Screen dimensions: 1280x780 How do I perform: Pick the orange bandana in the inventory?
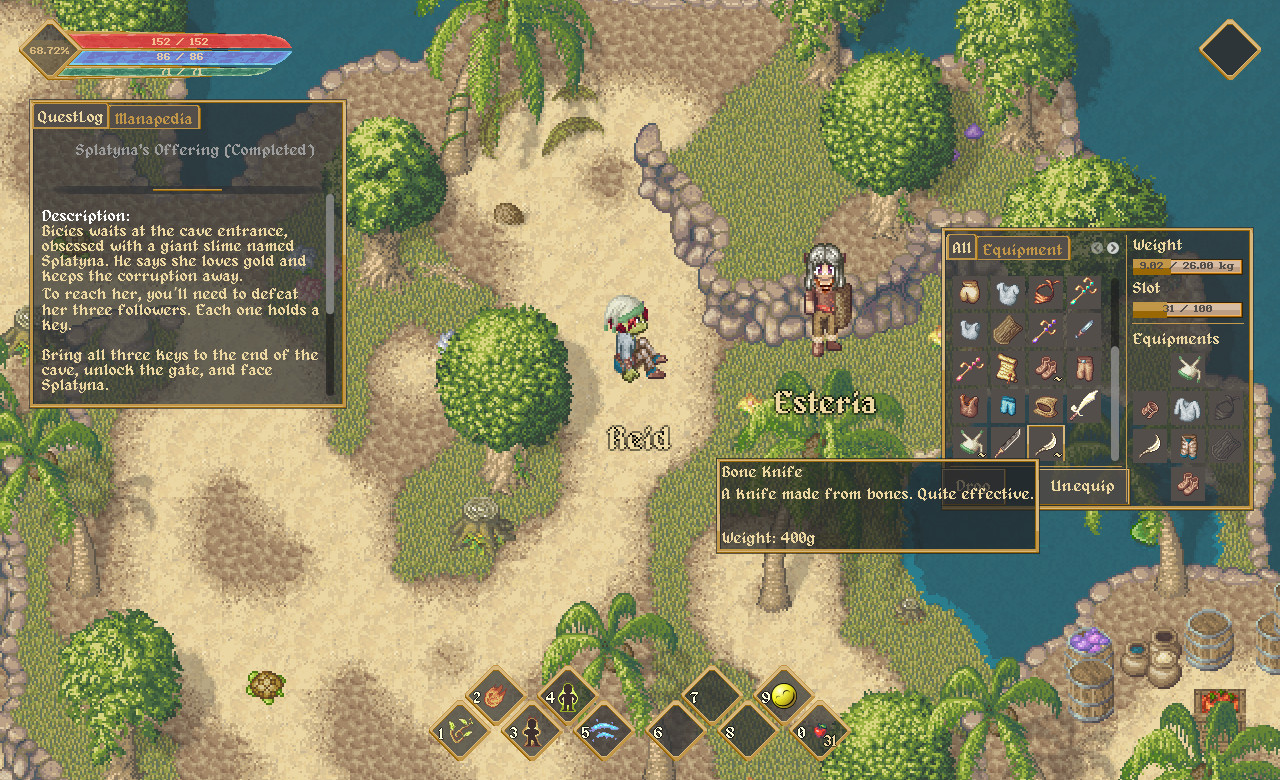click(x=1047, y=292)
